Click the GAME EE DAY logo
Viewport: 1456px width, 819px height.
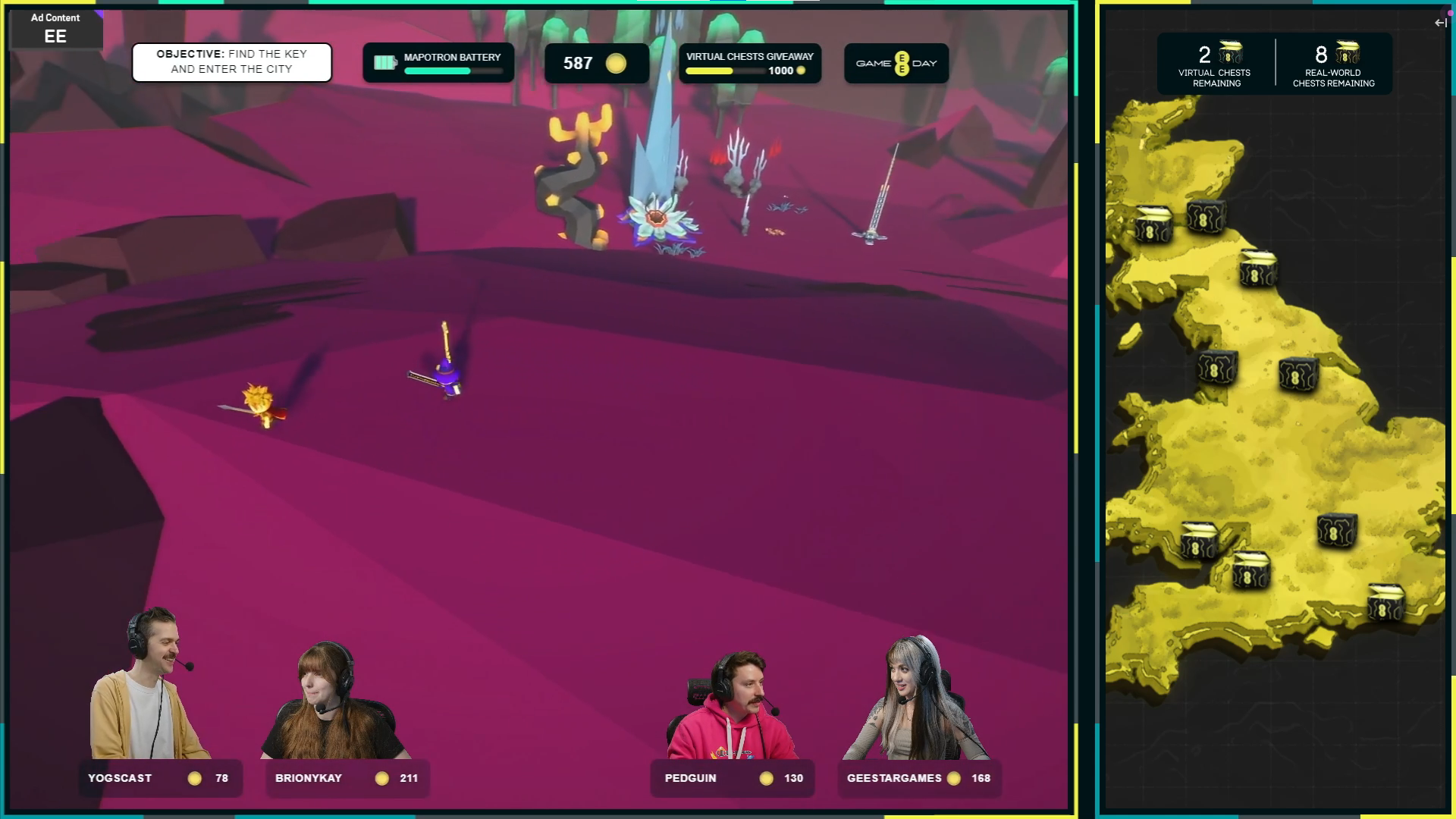tap(896, 63)
